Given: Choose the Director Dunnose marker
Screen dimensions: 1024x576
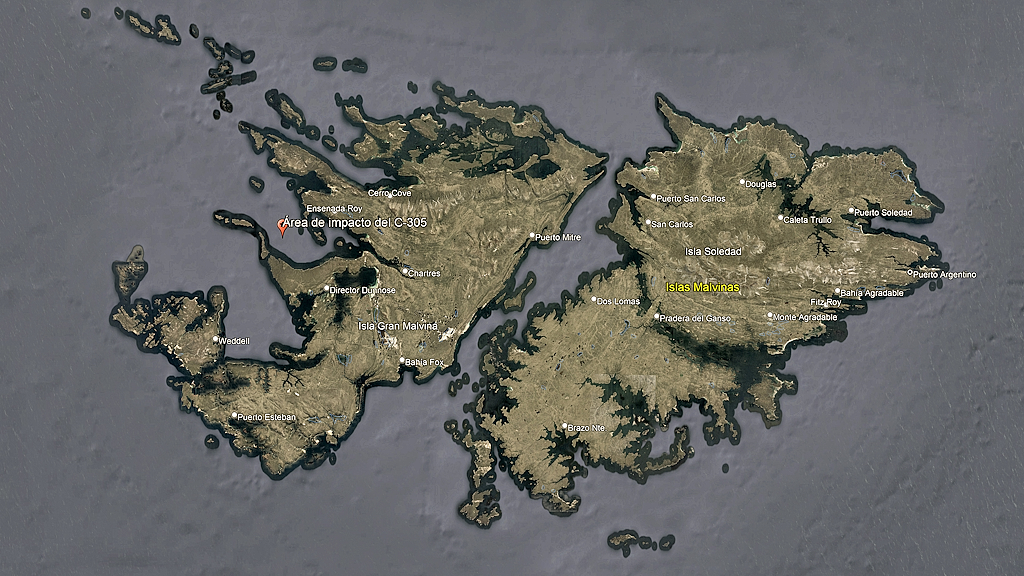Looking at the screenshot, I should (x=327, y=290).
